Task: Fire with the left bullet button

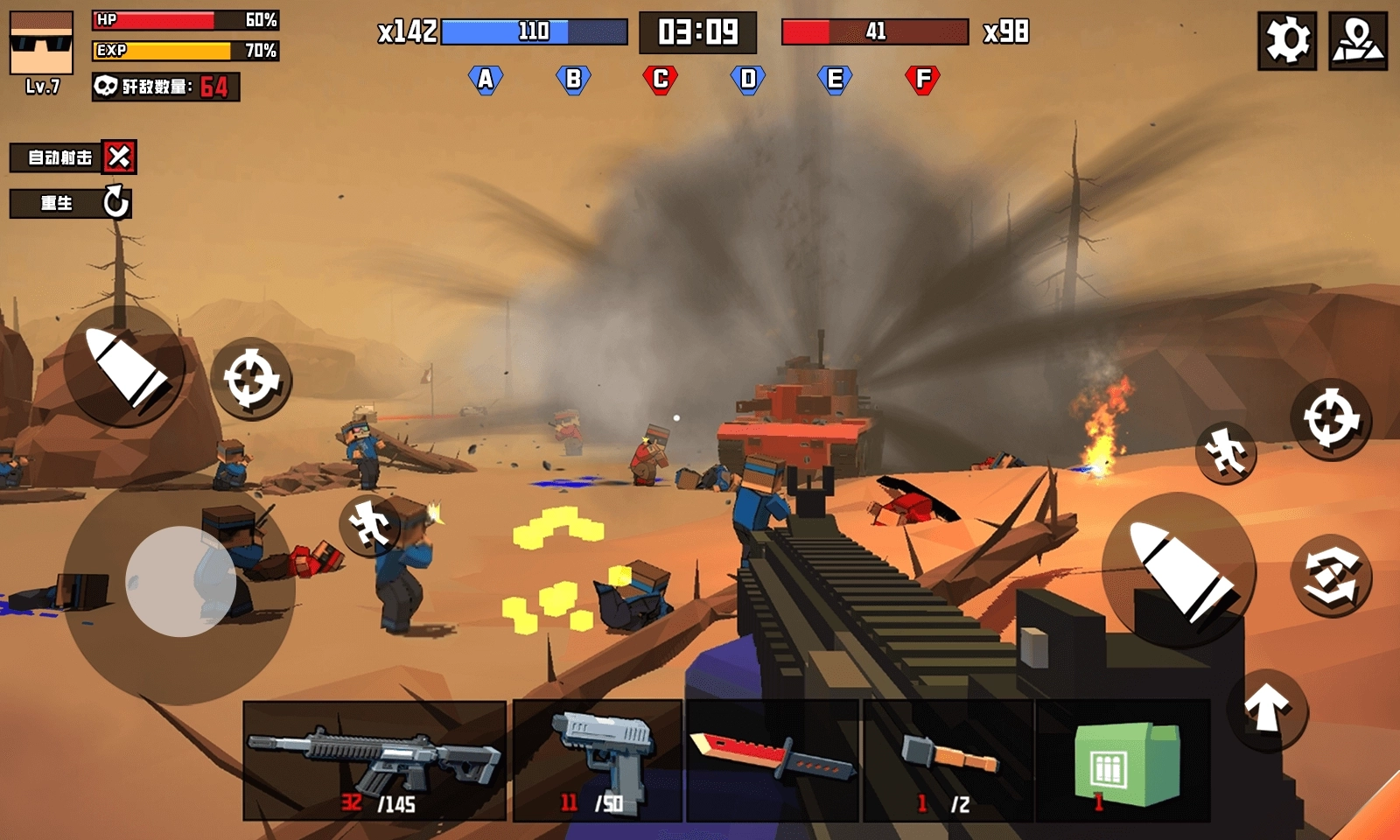Action: [125, 367]
